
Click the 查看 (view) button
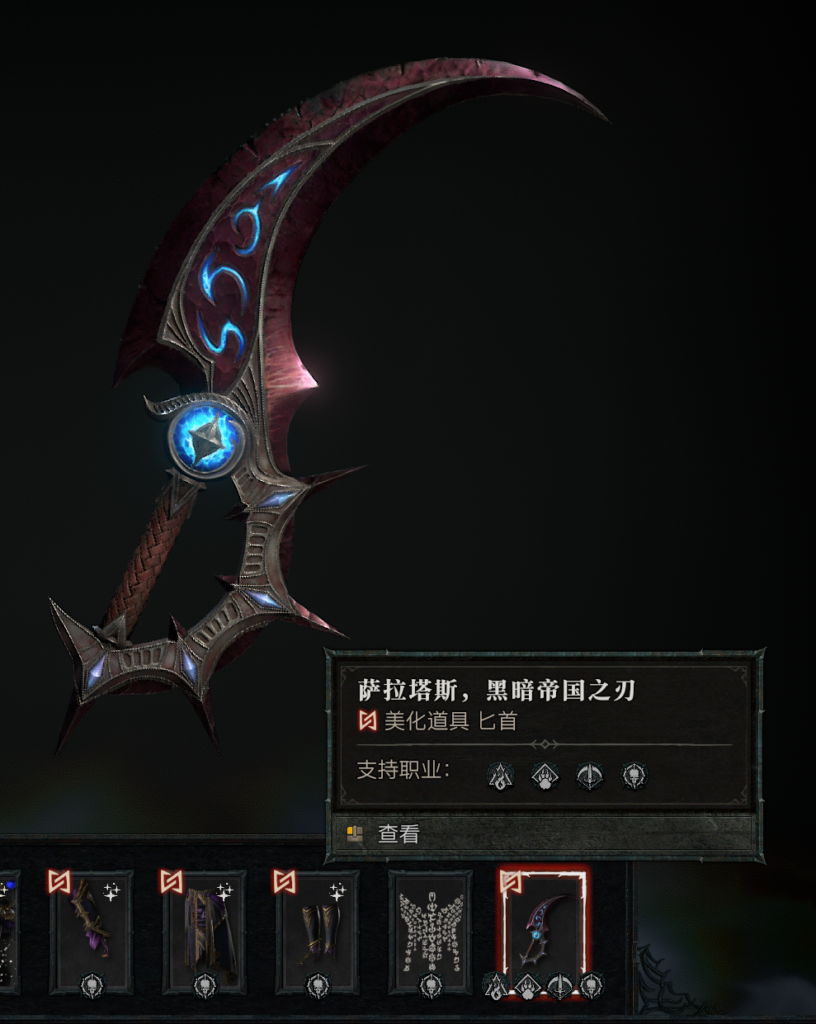click(398, 833)
